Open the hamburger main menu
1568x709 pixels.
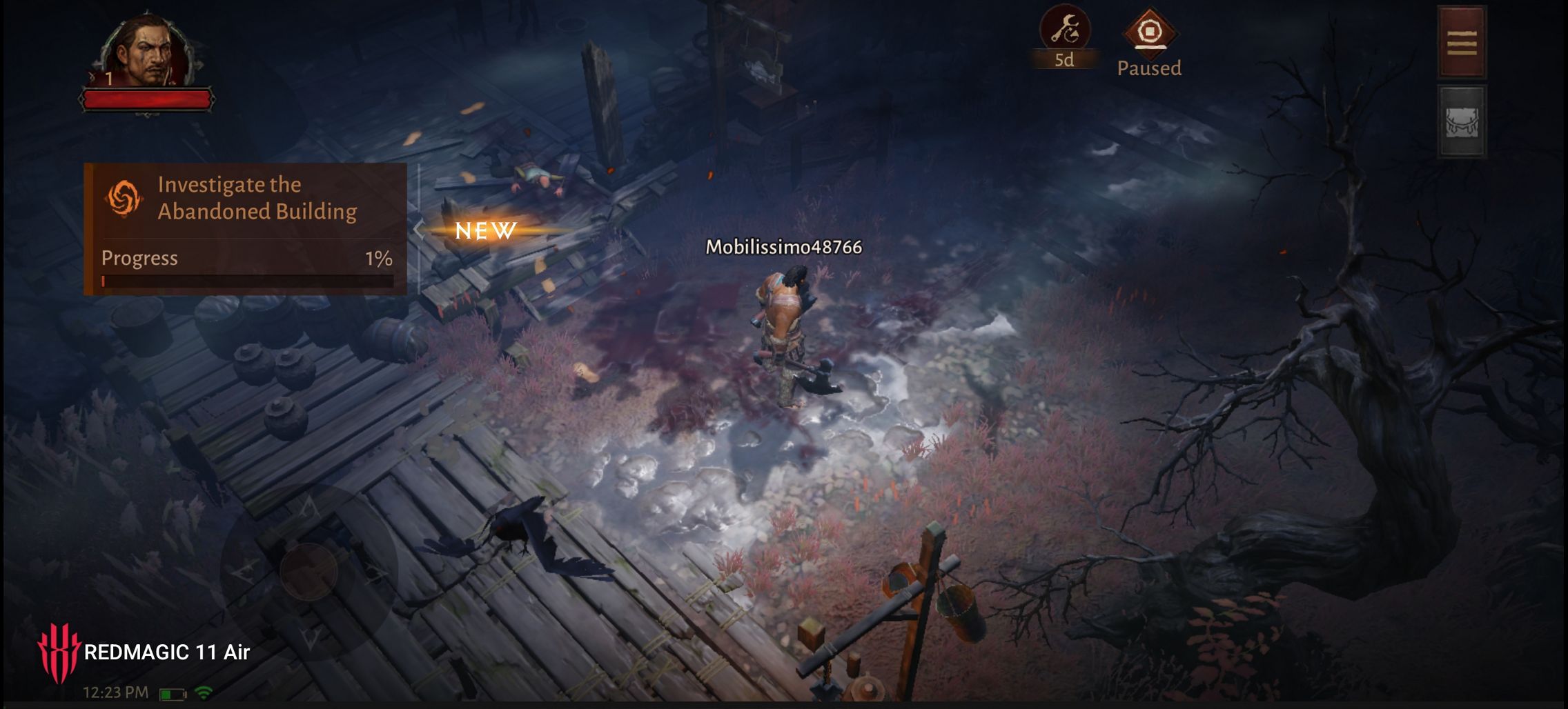[x=1461, y=43]
